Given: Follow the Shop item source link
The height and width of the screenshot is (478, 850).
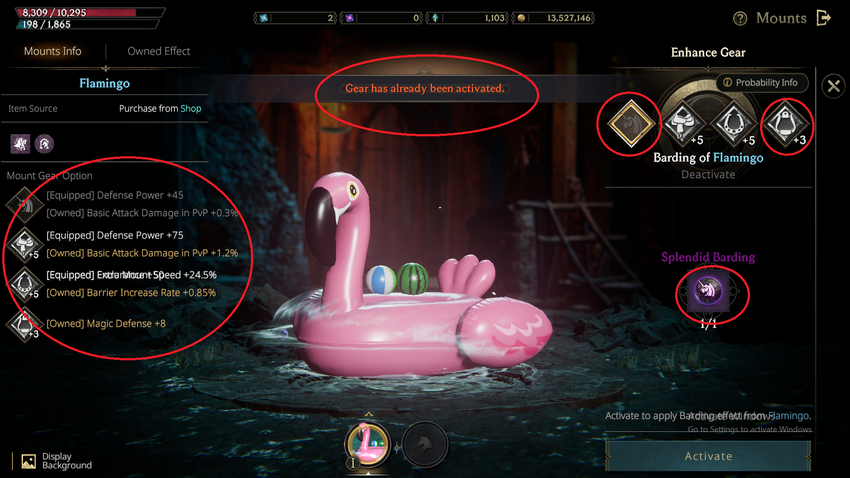Looking at the screenshot, I should pos(190,108).
